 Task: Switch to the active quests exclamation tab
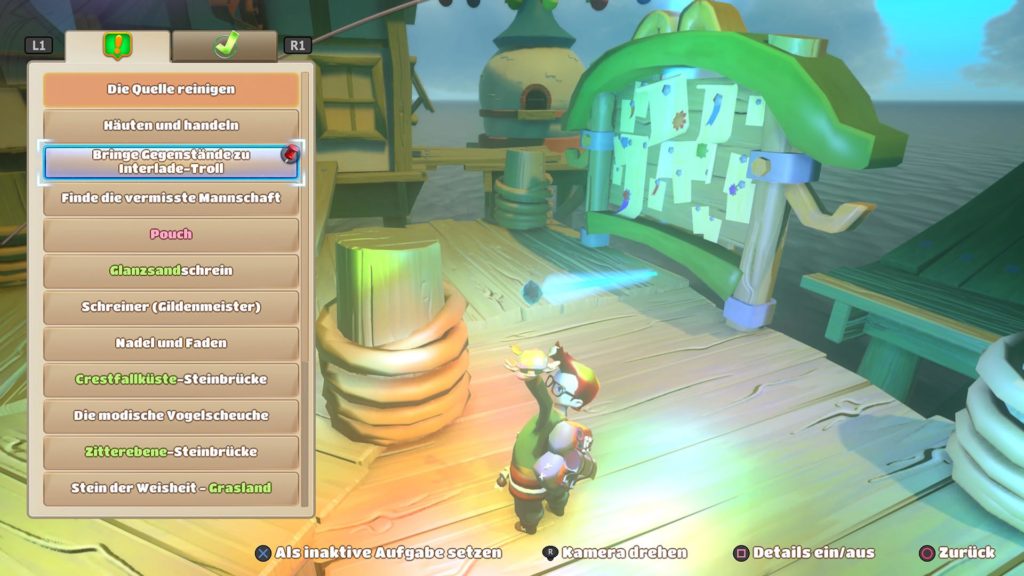point(118,46)
